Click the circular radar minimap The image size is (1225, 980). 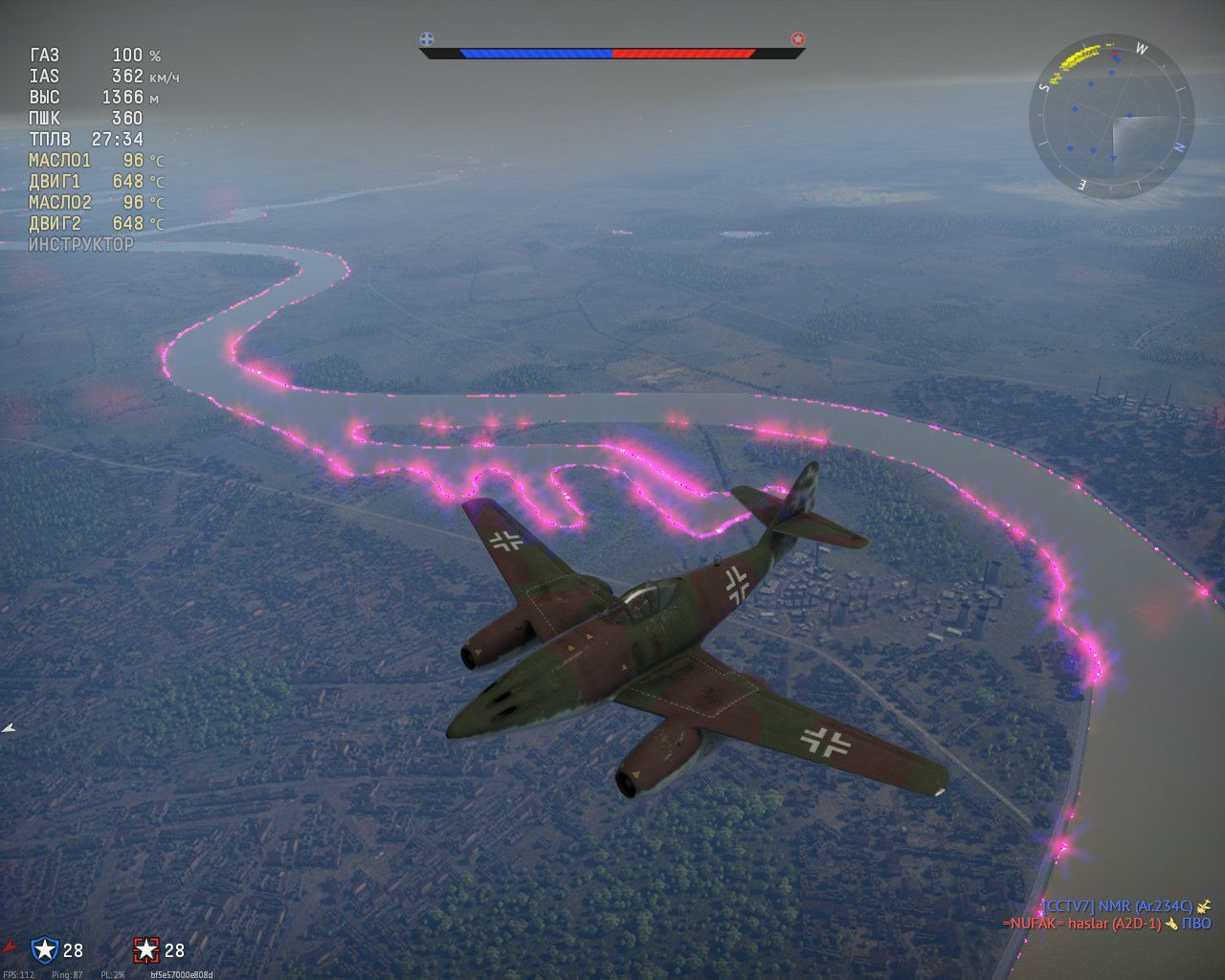point(1111,119)
